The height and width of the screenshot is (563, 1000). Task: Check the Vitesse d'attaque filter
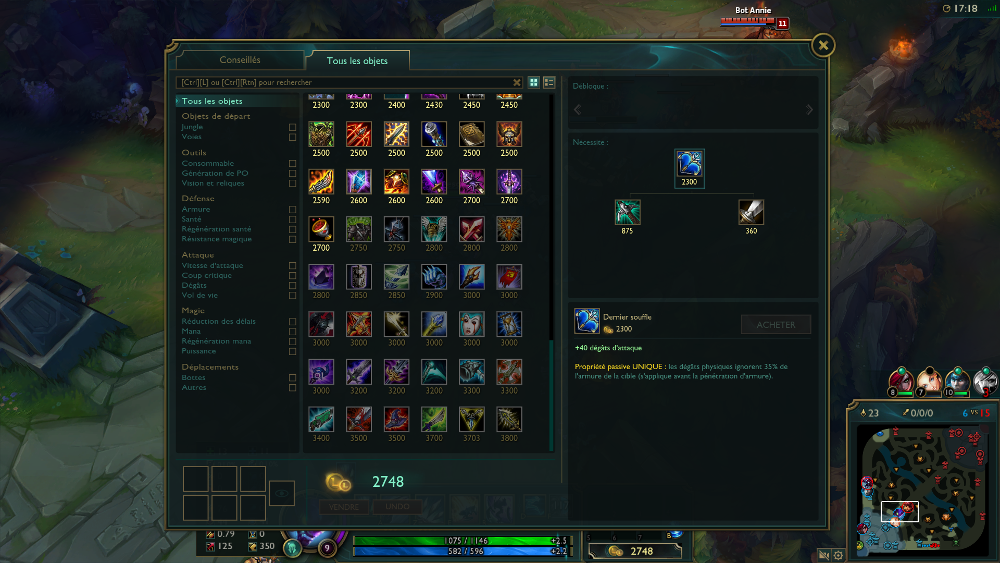point(292,265)
